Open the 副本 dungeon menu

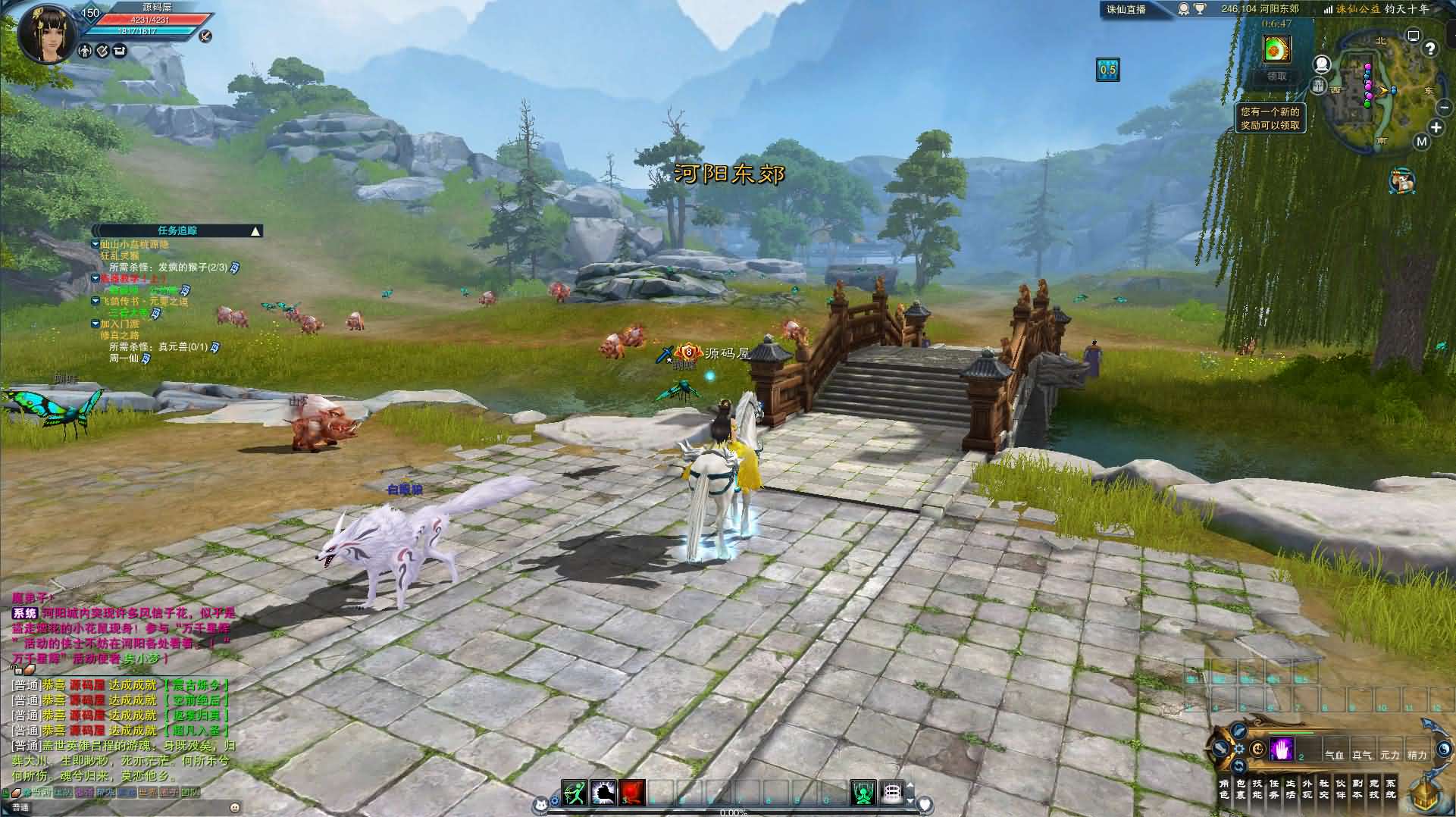pos(1357,789)
